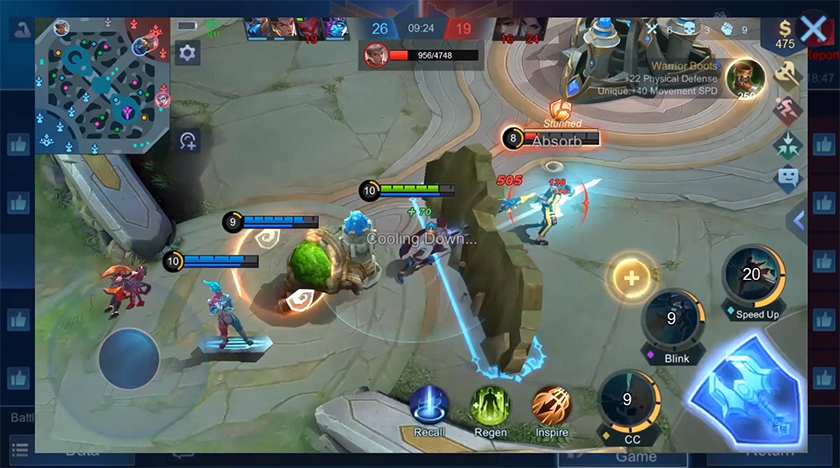Activate the Speed Up skill
The image size is (840, 468).
pos(751,278)
